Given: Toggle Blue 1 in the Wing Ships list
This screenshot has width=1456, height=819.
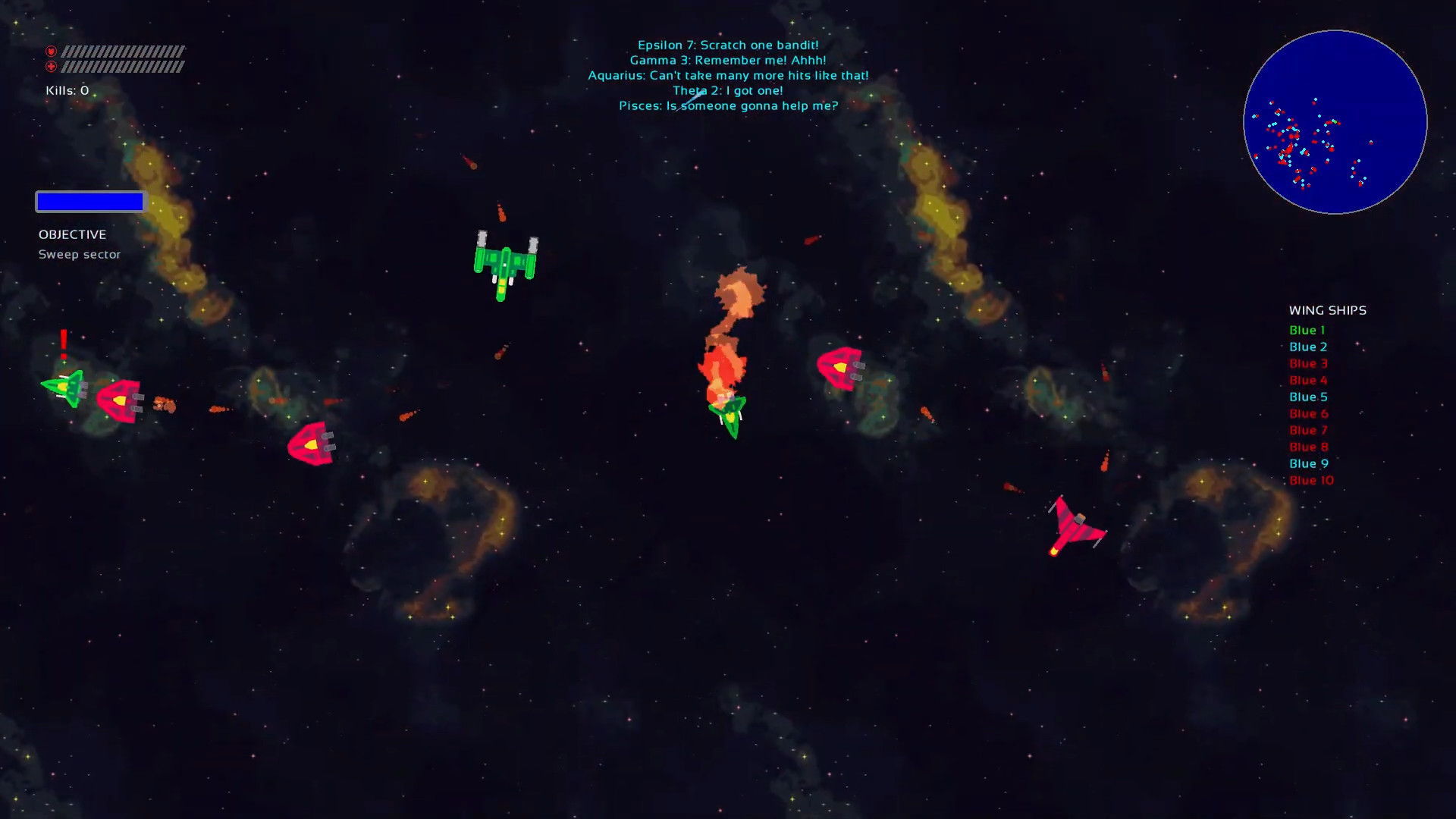Looking at the screenshot, I should [1307, 330].
